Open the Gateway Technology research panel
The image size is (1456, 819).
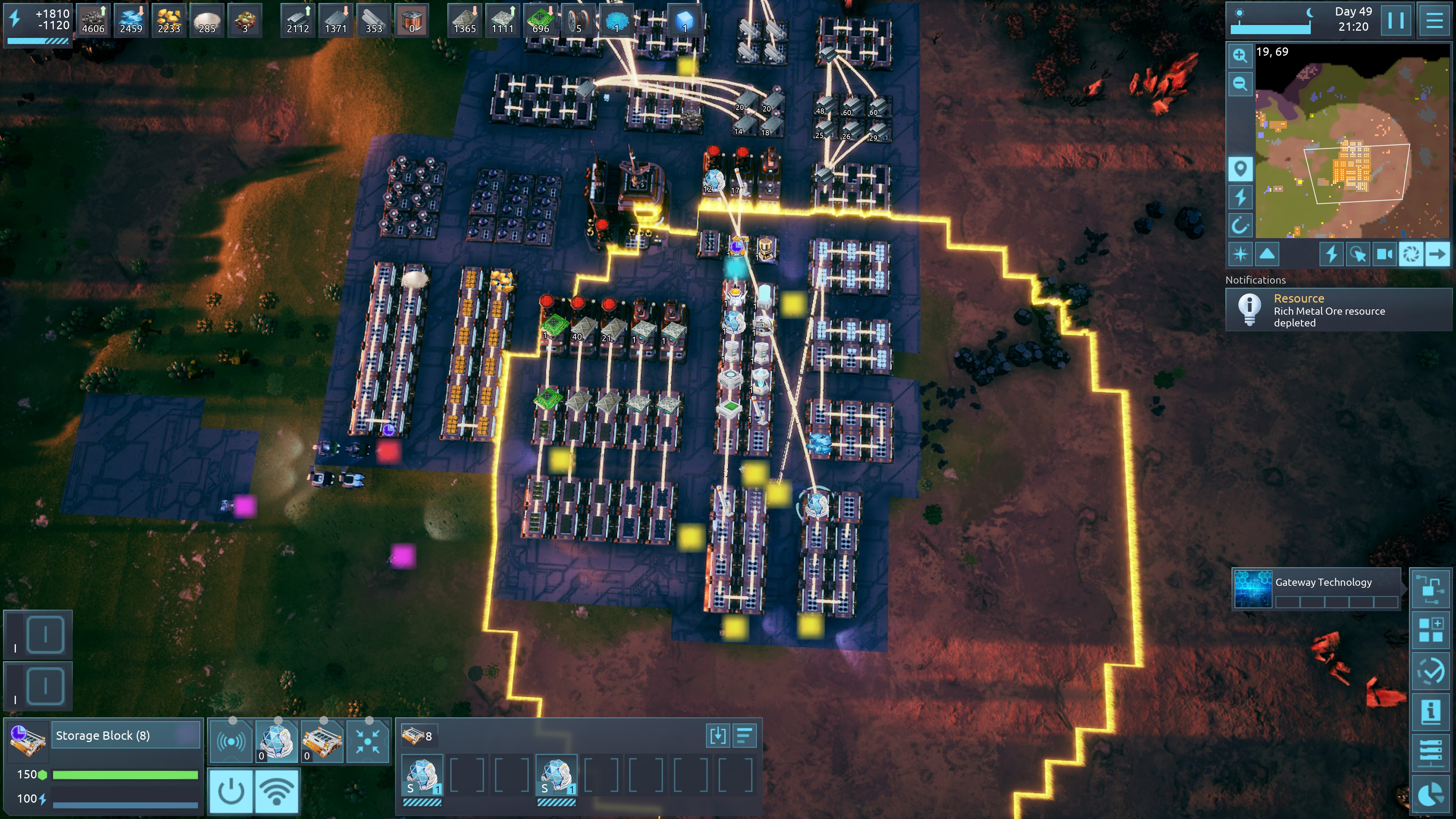[x=1317, y=589]
